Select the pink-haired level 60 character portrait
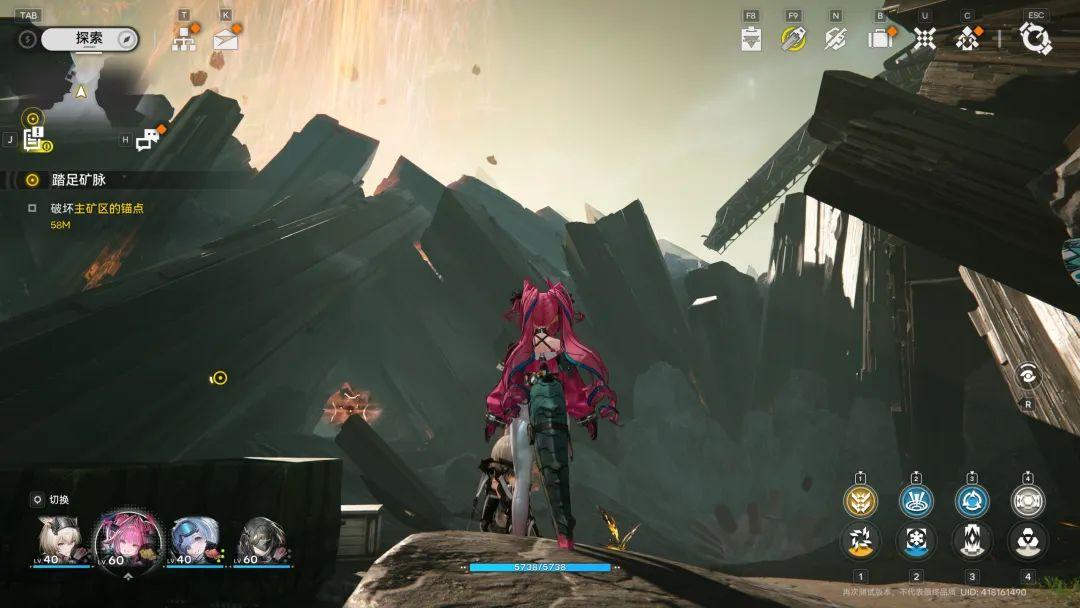1080x608 pixels. coord(128,538)
